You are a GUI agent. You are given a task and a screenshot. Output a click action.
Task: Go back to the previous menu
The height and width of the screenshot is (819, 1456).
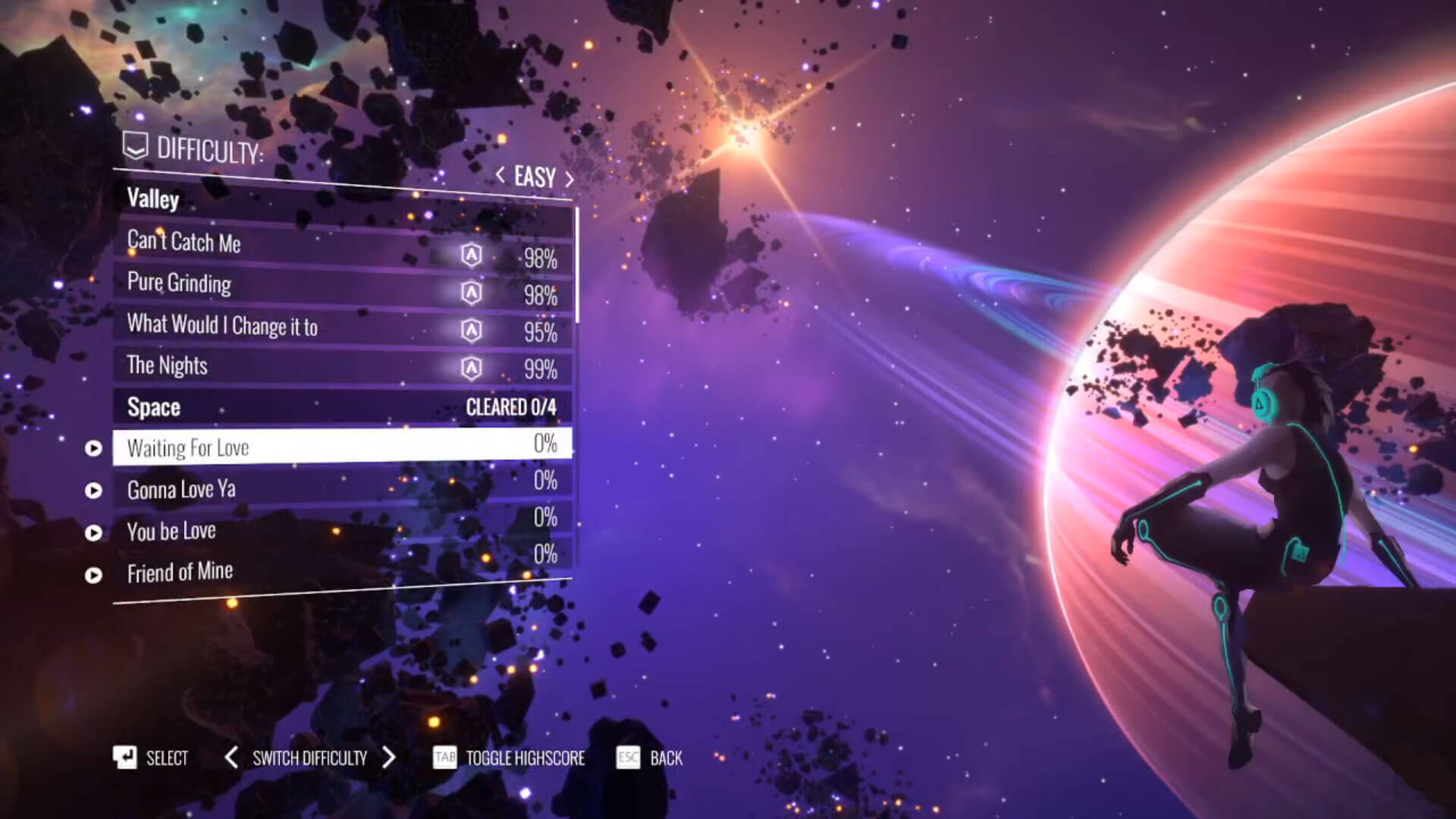(x=650, y=758)
